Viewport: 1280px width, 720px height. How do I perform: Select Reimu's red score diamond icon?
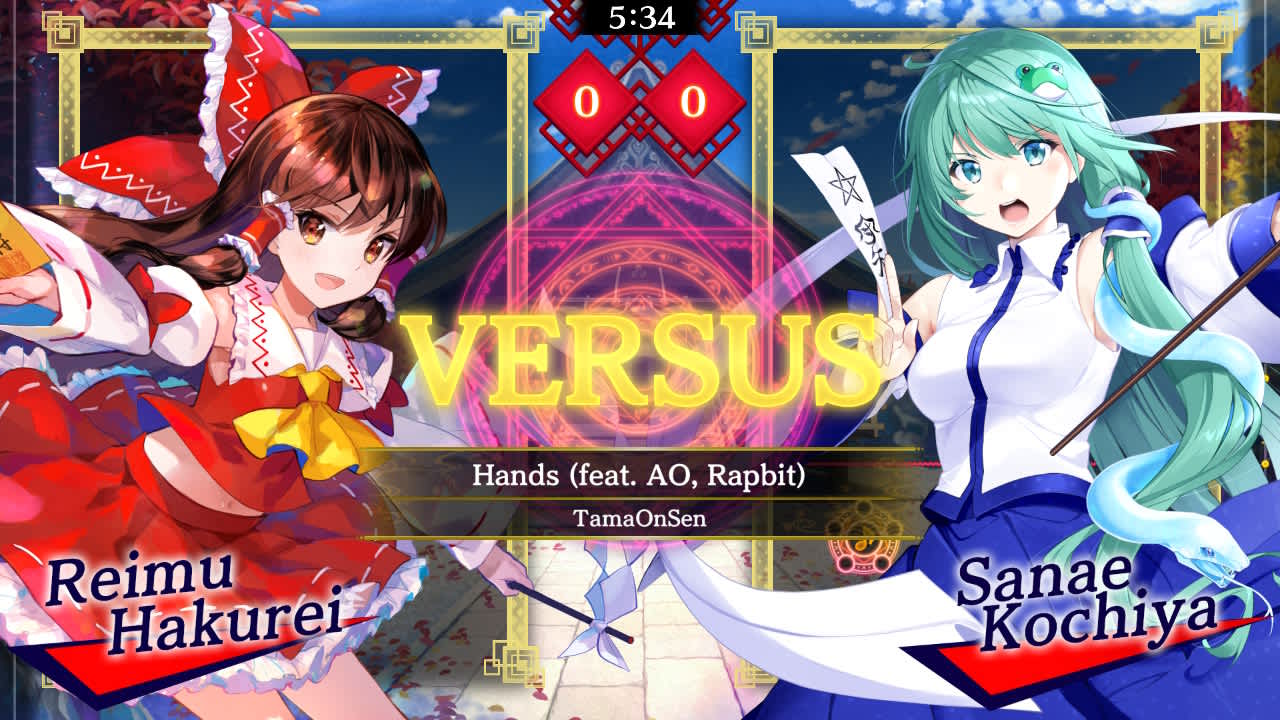(x=584, y=101)
